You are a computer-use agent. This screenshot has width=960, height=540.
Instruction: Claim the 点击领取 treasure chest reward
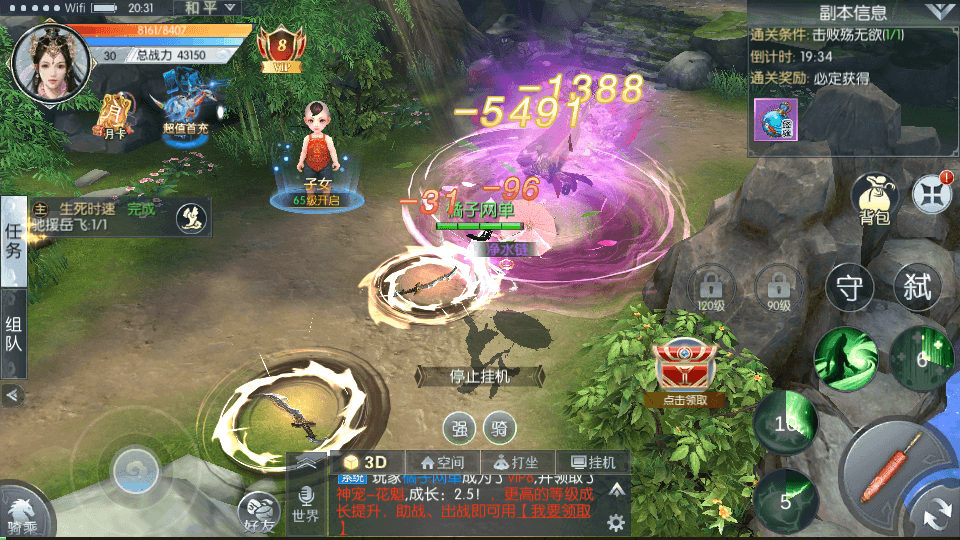pyautogui.click(x=685, y=374)
